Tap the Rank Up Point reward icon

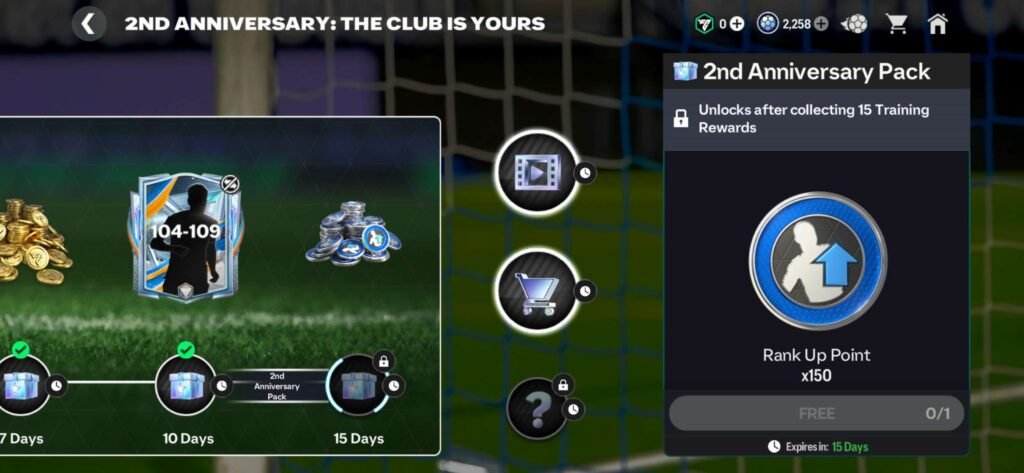tap(816, 262)
